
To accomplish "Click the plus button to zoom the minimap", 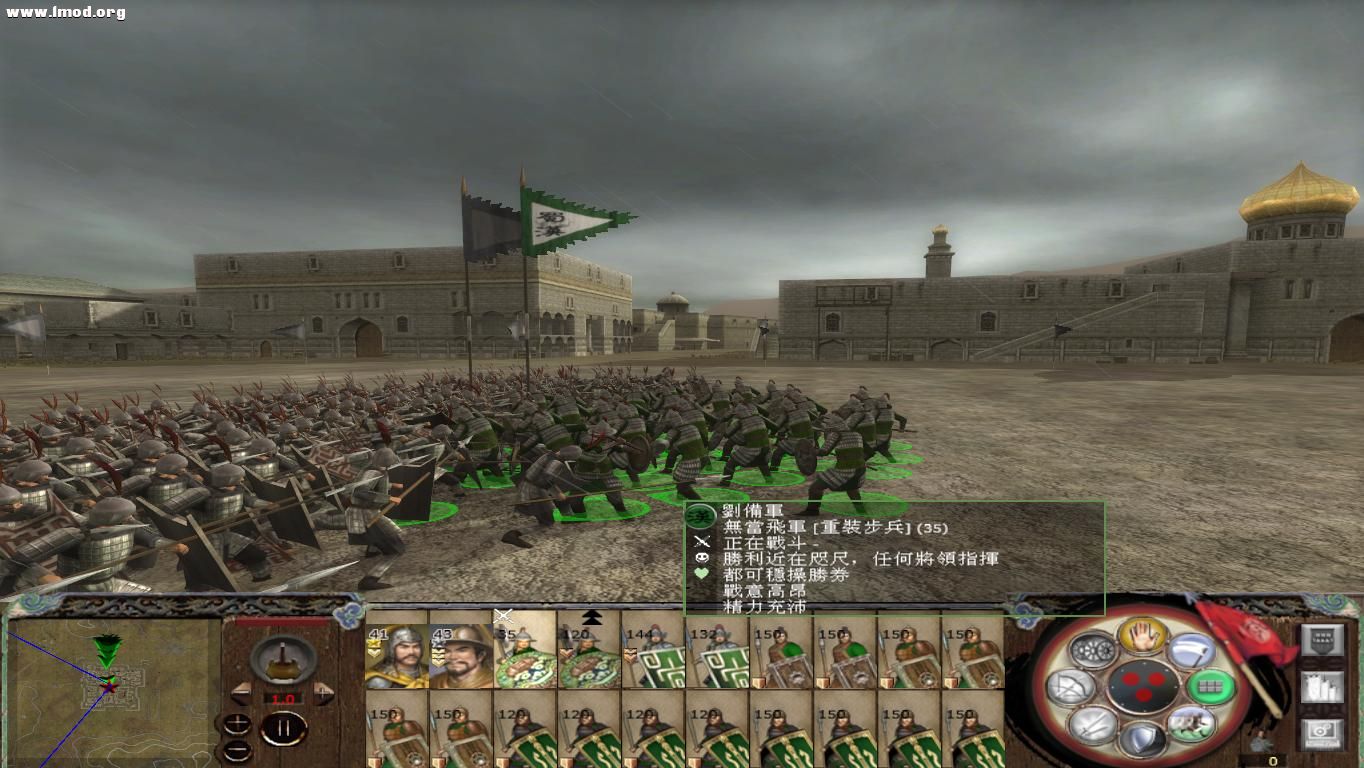I will pyautogui.click(x=236, y=723).
